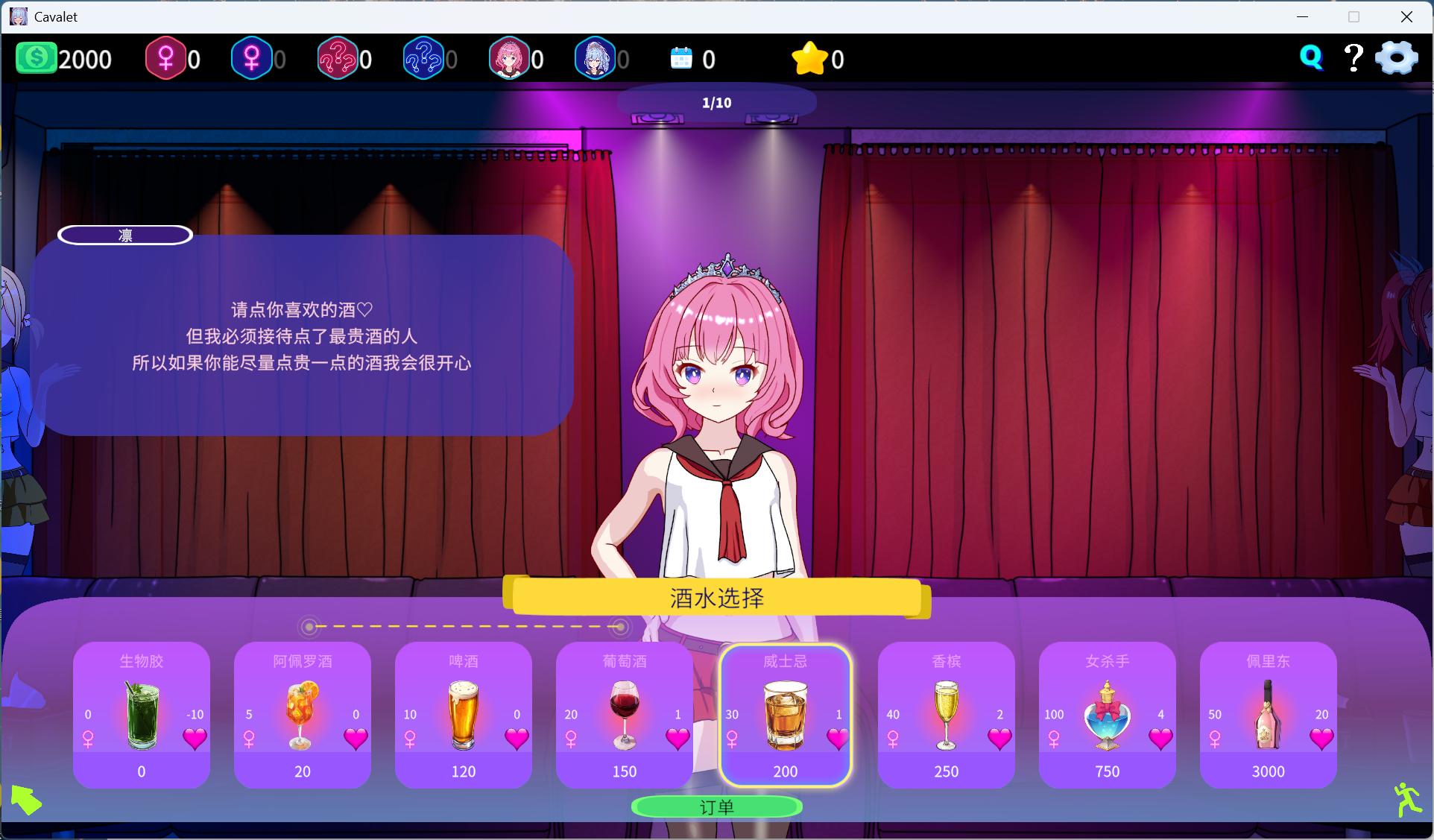Click the pink female symbol counter
1434x840 pixels.
(x=165, y=57)
